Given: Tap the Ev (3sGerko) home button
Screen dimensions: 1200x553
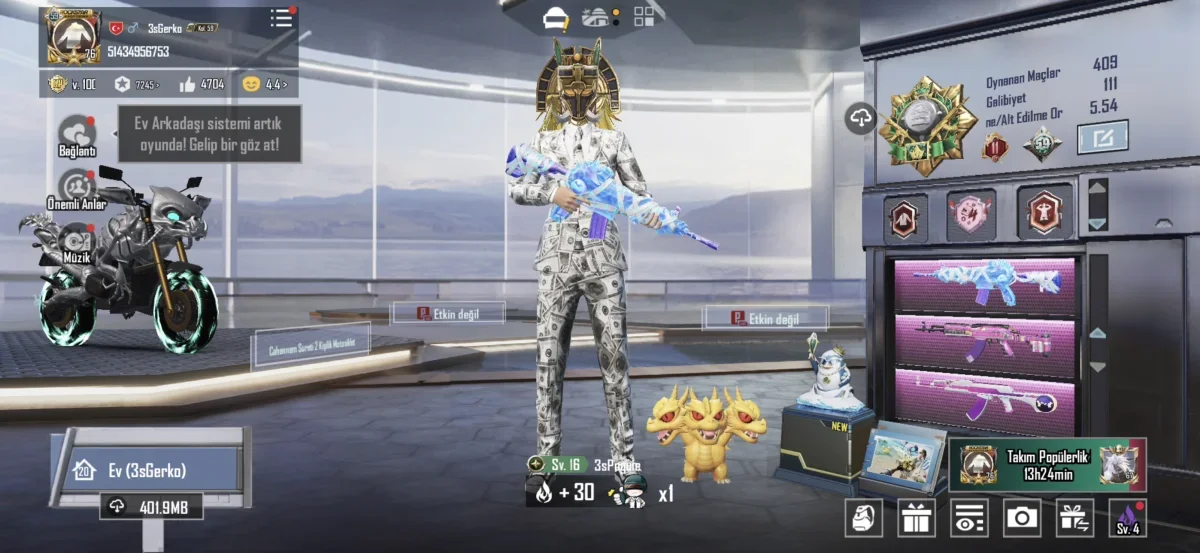Looking at the screenshot, I should point(147,470).
